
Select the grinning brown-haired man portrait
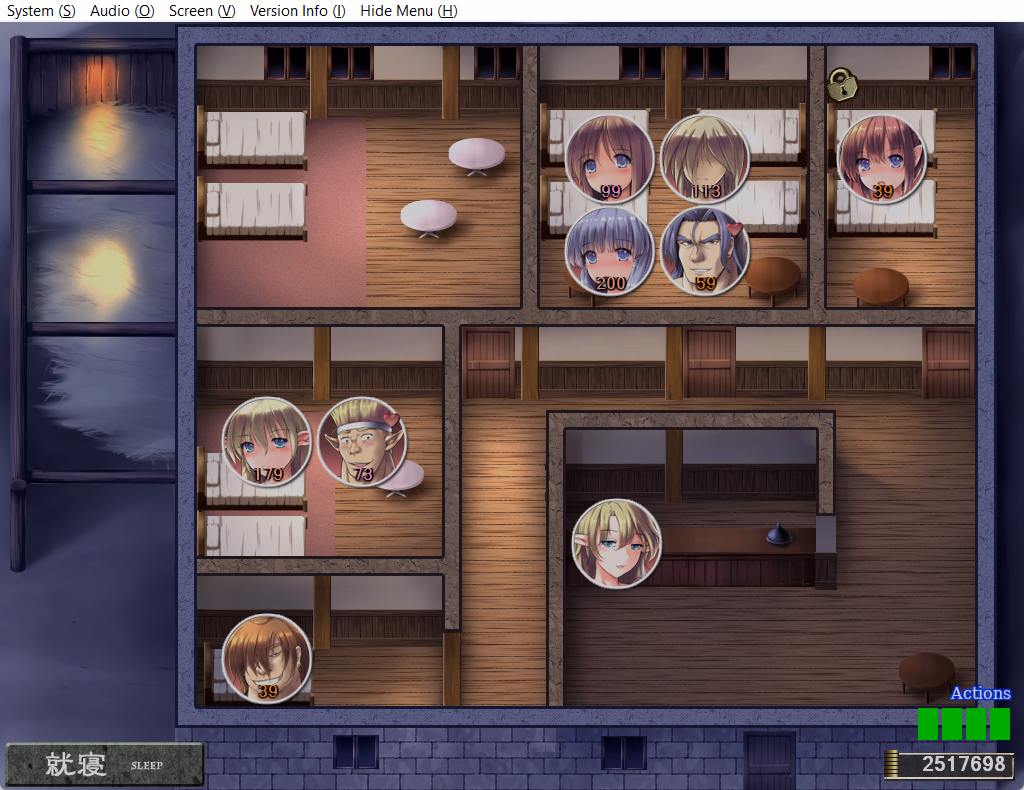coord(266,658)
